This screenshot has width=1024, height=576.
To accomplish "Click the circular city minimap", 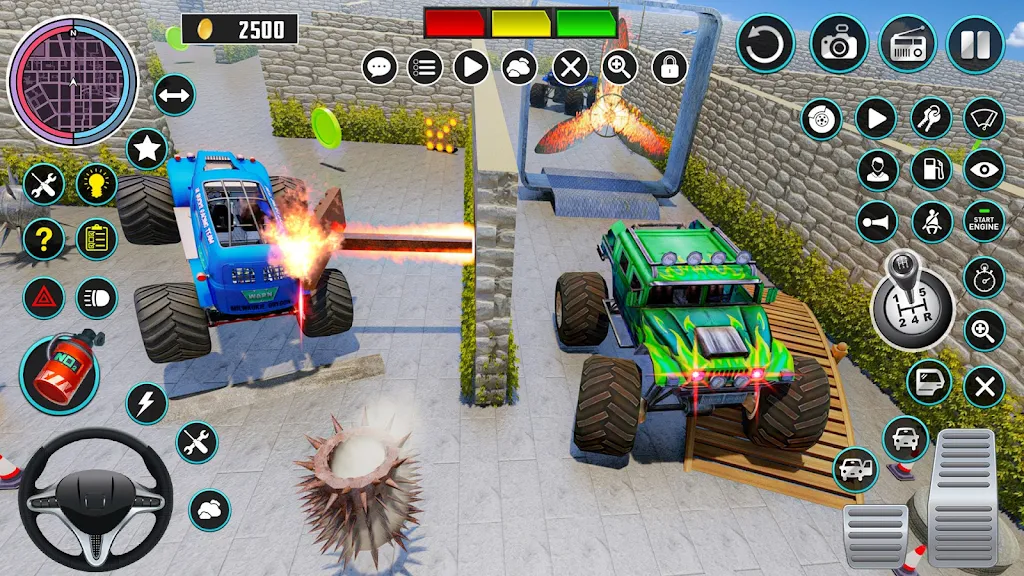I will (72, 81).
